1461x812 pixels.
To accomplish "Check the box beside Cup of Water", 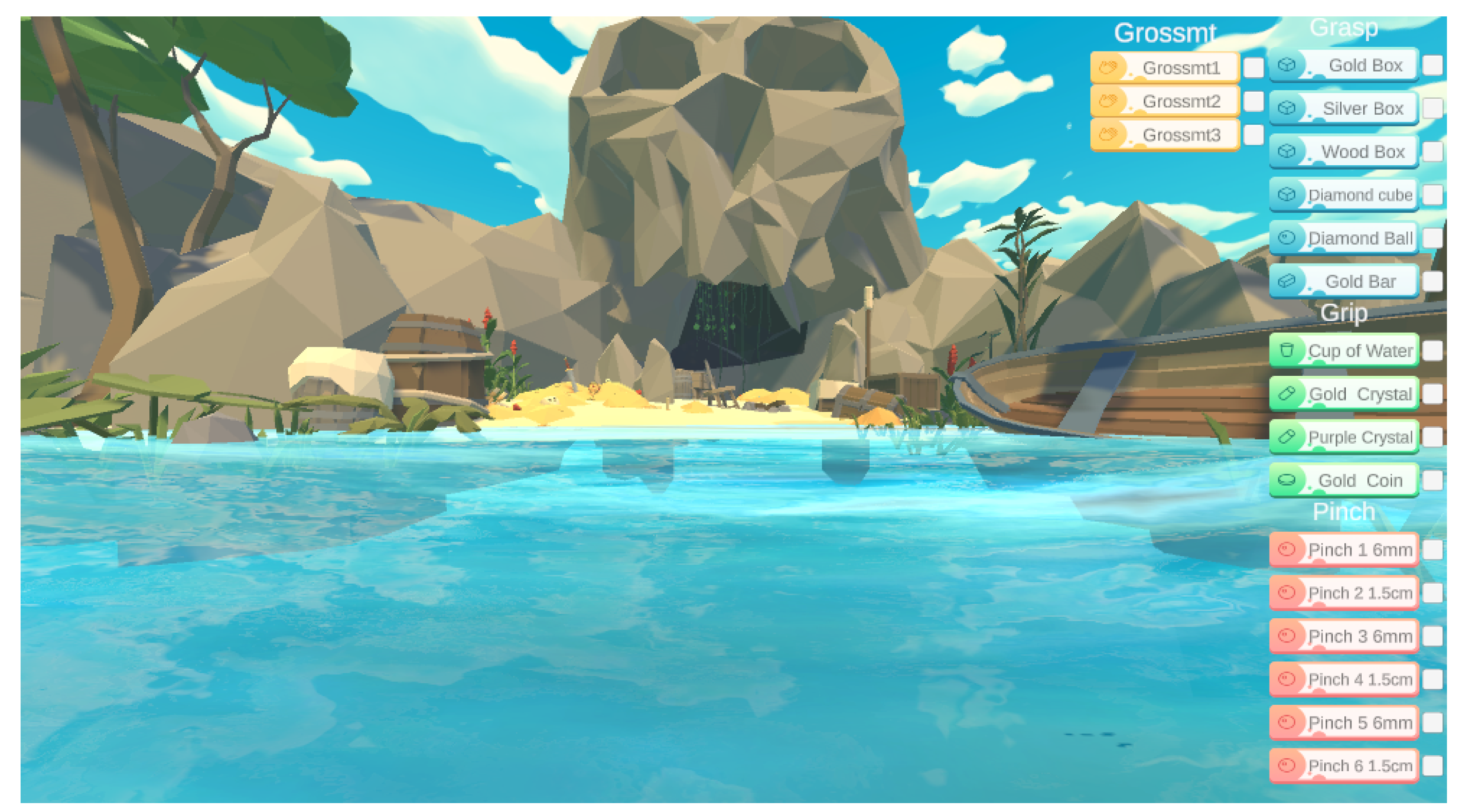I will 1432,351.
